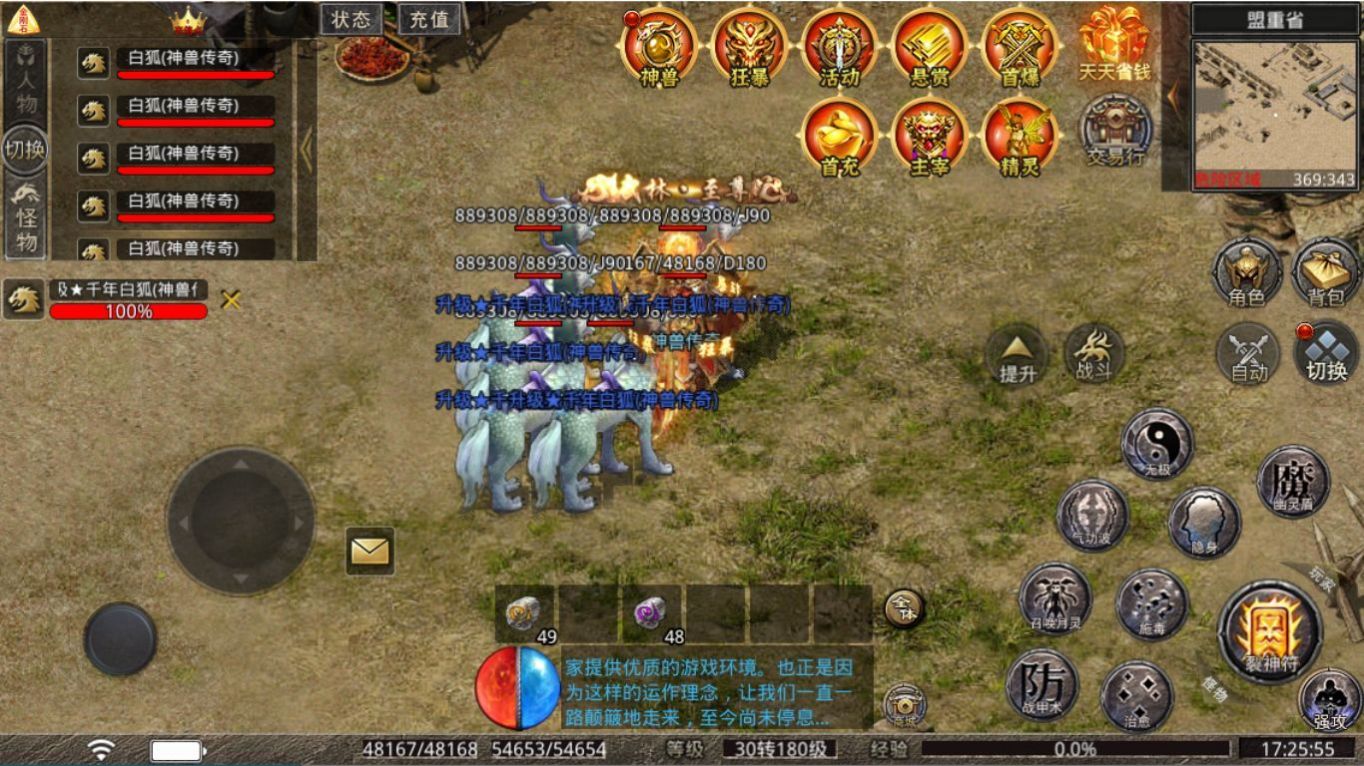The height and width of the screenshot is (766, 1364).
Task: Collapse the target list with the arrow
Action: [x=306, y=150]
